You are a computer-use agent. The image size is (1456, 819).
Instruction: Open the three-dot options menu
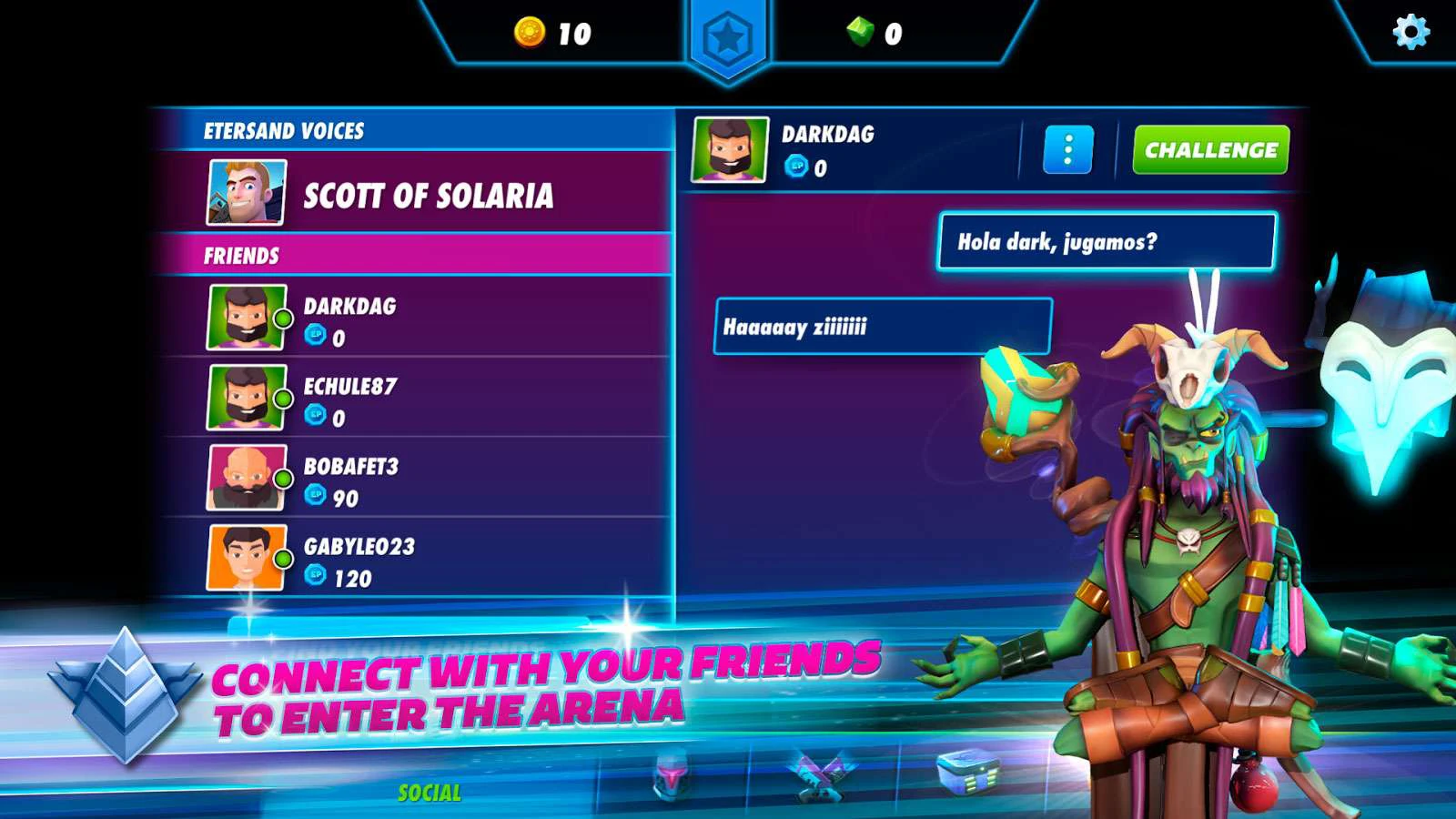pos(1067,150)
